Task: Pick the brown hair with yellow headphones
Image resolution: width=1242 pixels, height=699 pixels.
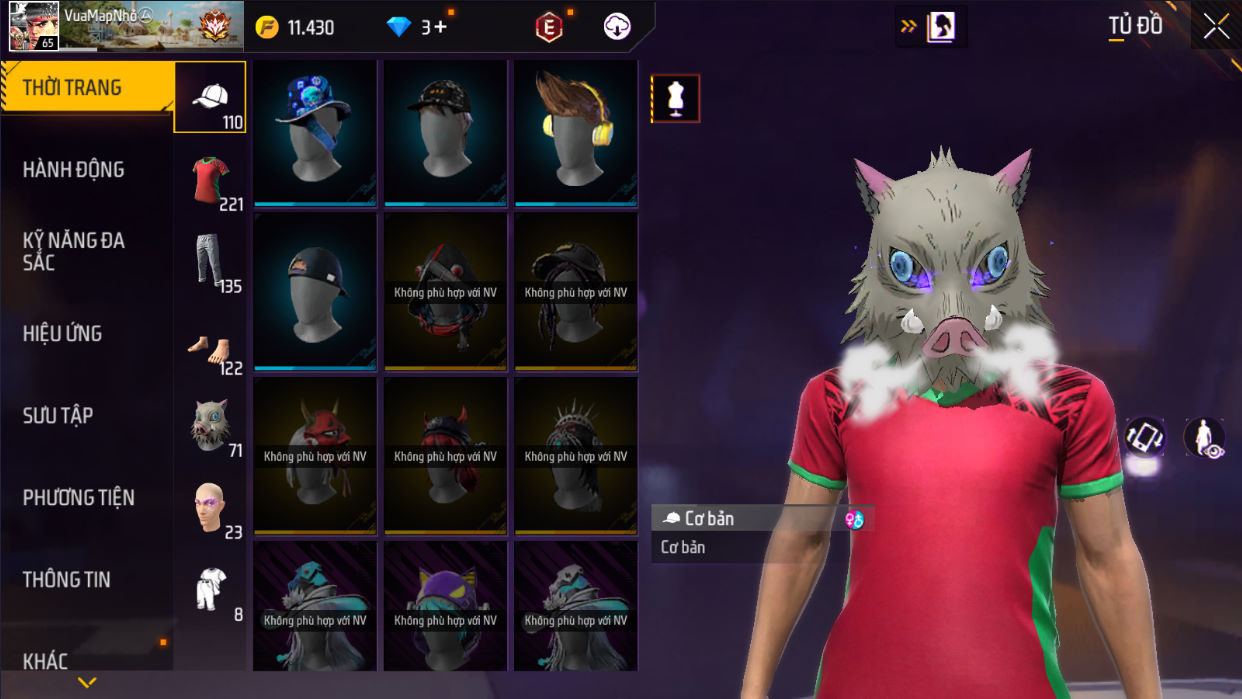Action: (x=575, y=132)
